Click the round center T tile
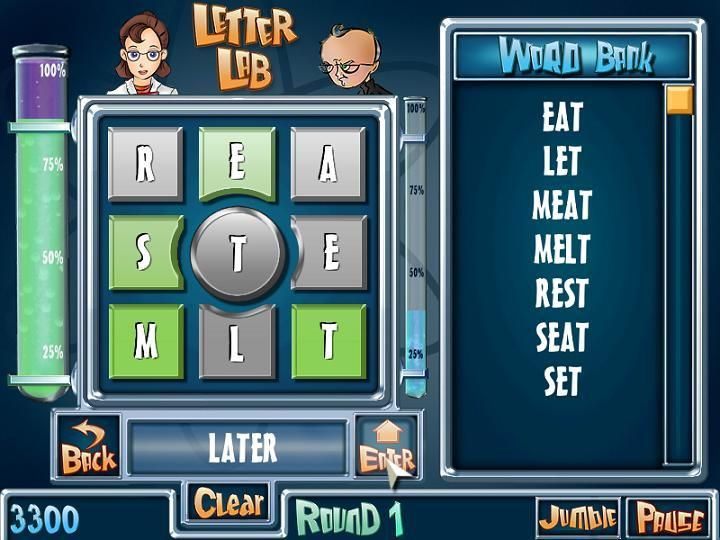Viewport: 720px width, 540px height. [x=237, y=254]
